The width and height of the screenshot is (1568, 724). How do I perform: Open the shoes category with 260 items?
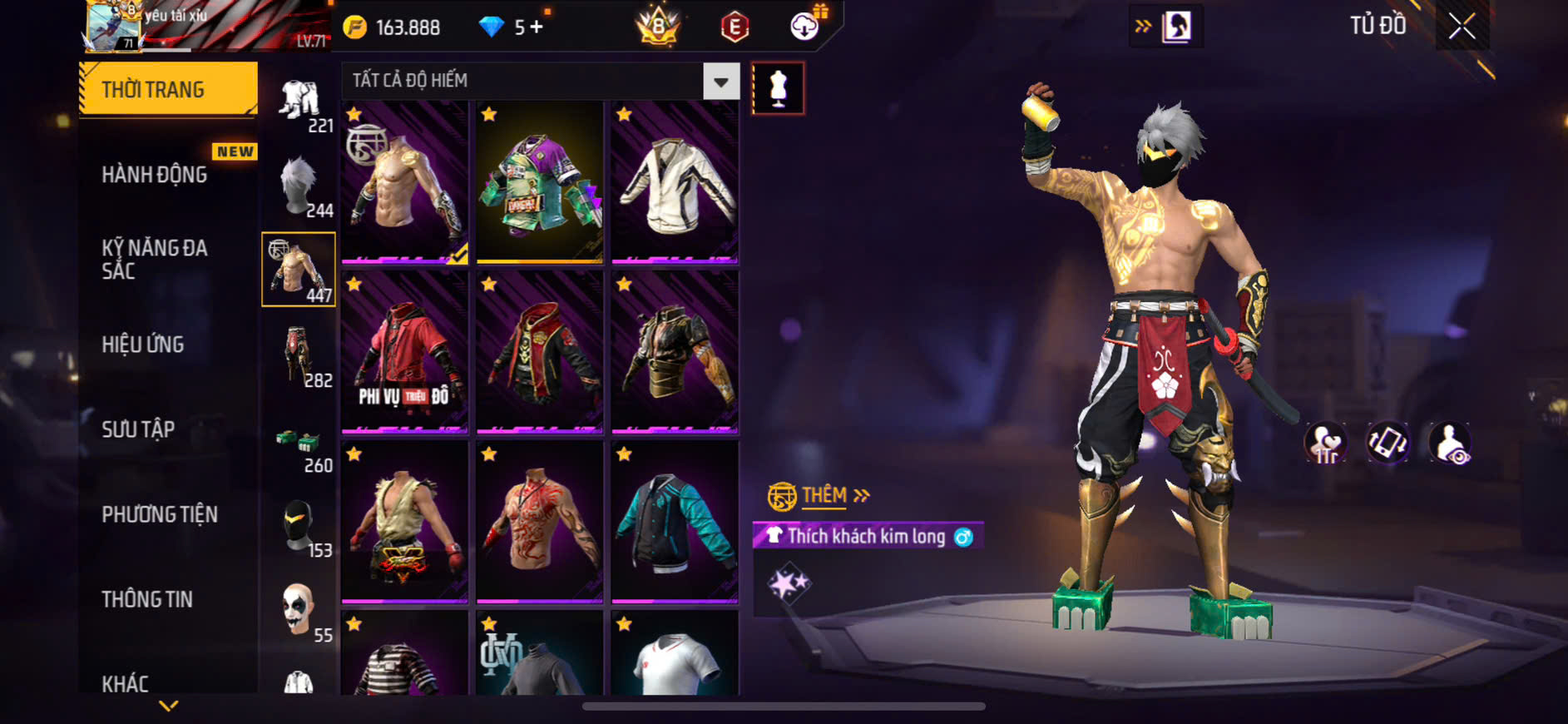(299, 443)
